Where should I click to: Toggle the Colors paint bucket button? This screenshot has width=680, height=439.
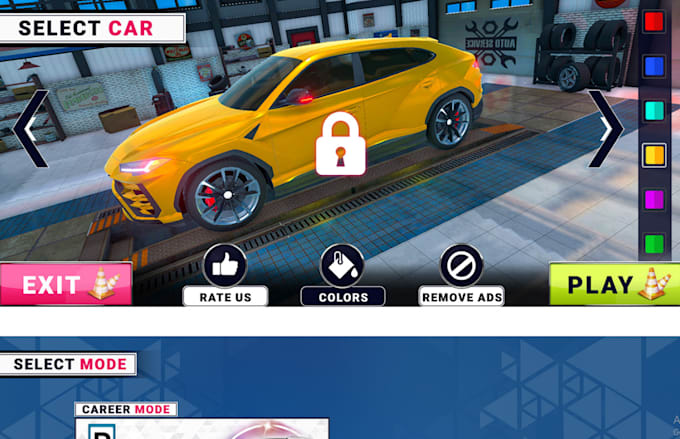342,266
